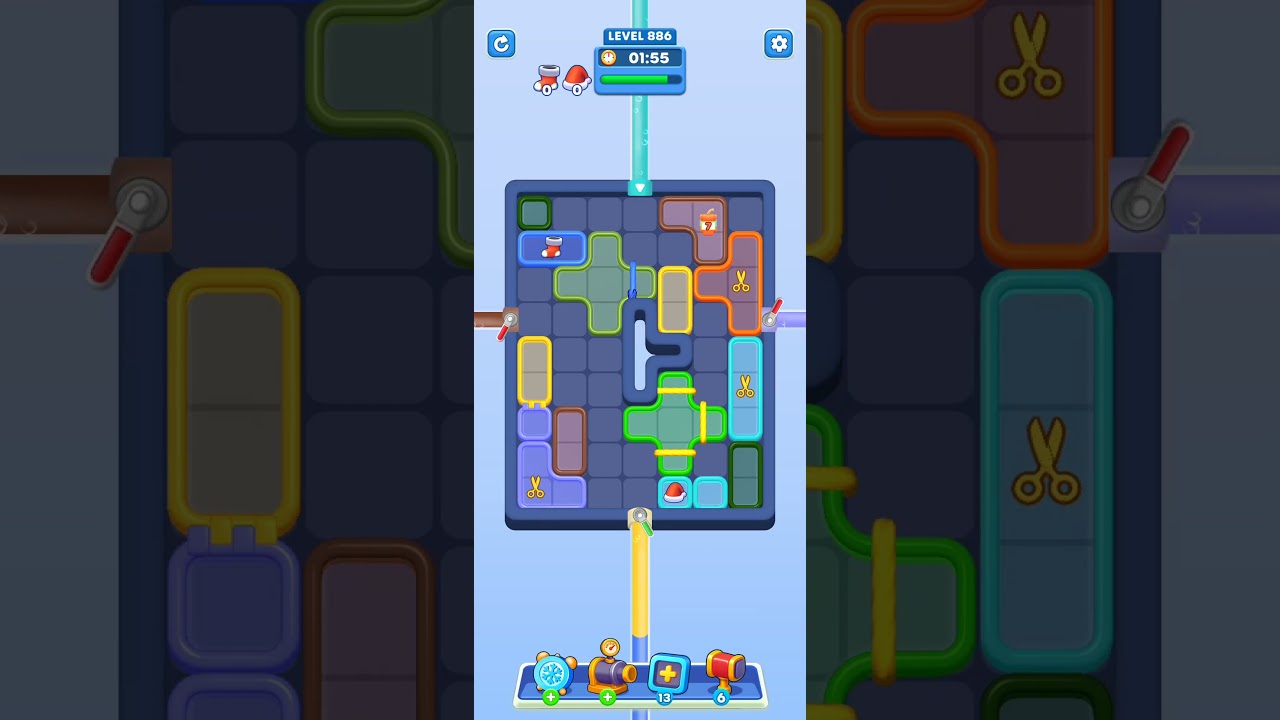Open the settings gear menu
Viewport: 1280px width, 720px height.
tap(778, 44)
